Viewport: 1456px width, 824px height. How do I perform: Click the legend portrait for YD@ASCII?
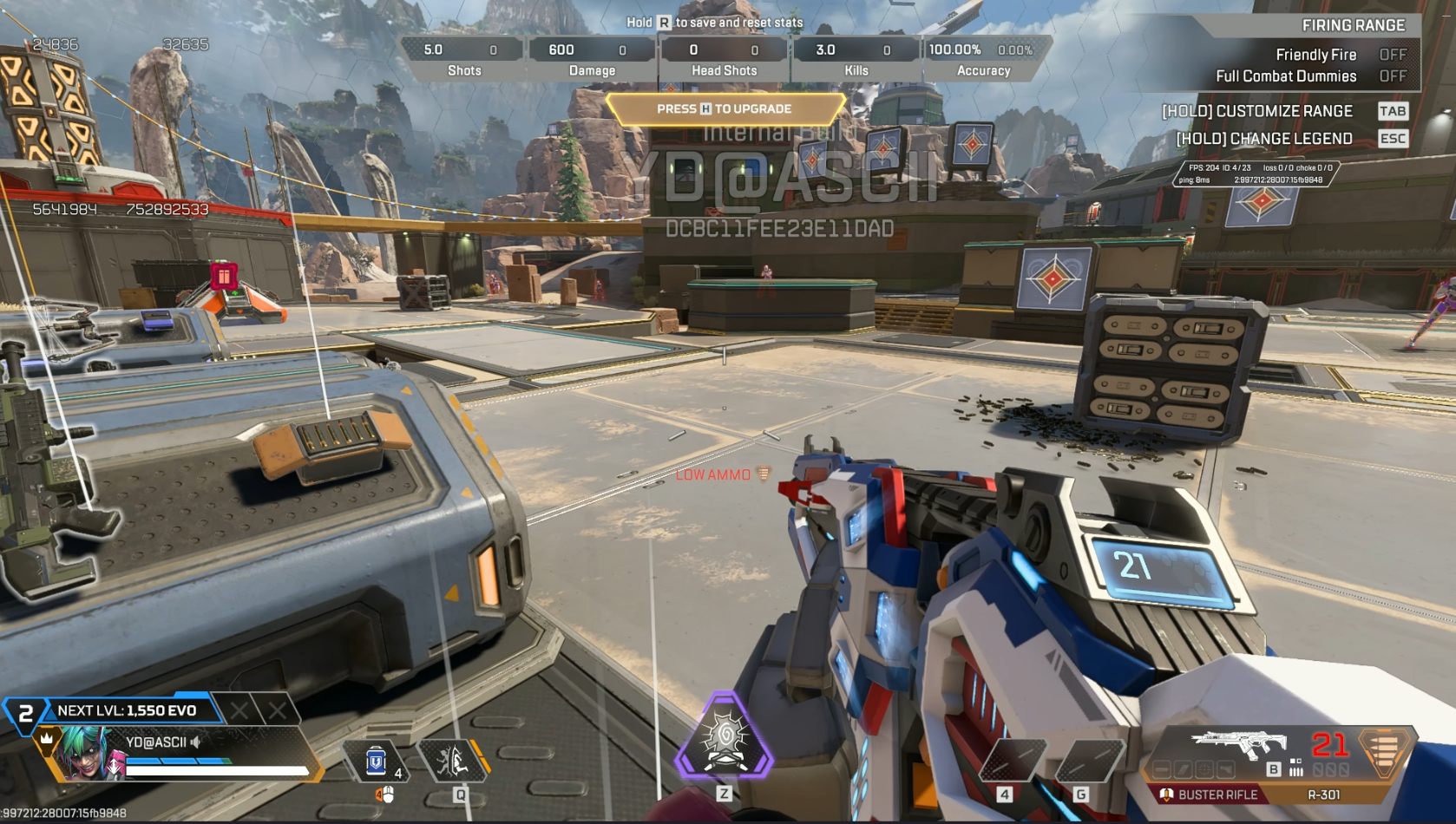click(x=89, y=754)
